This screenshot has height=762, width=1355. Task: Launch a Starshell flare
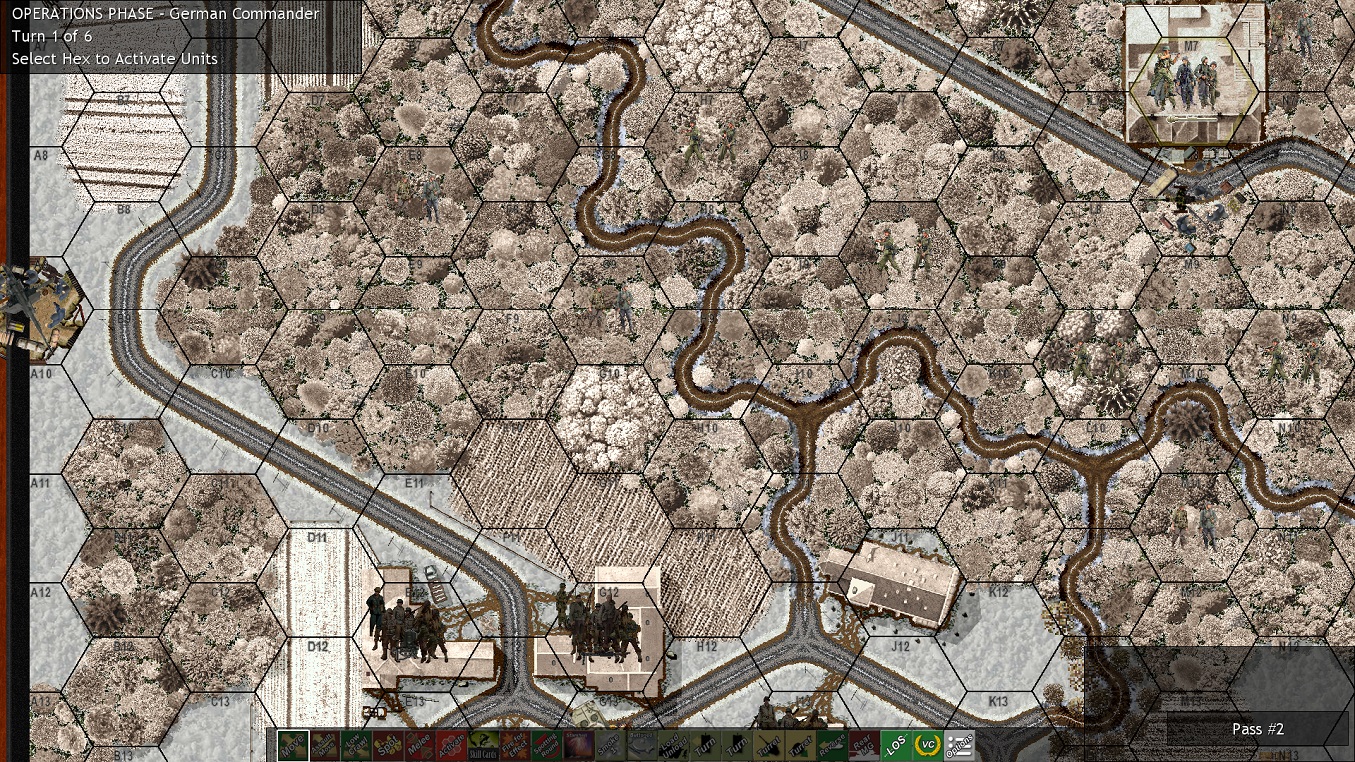[x=578, y=748]
